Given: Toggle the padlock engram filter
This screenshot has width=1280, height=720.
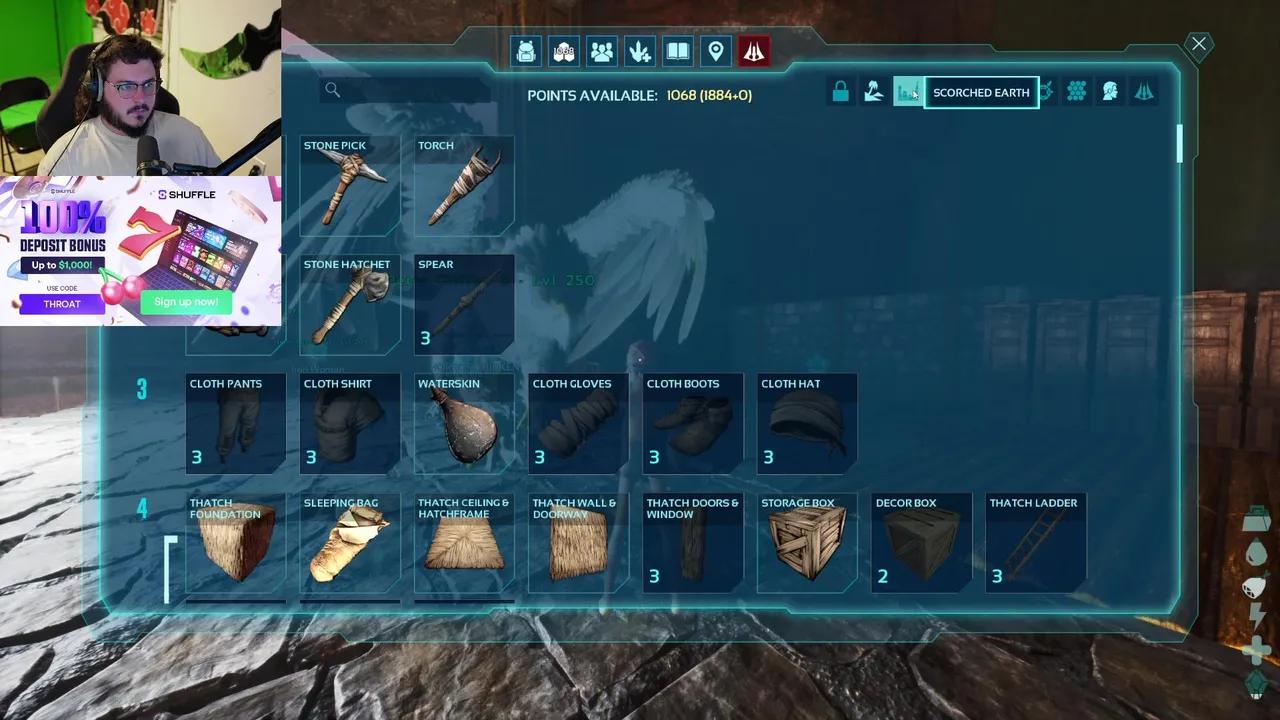Looking at the screenshot, I should click(840, 92).
